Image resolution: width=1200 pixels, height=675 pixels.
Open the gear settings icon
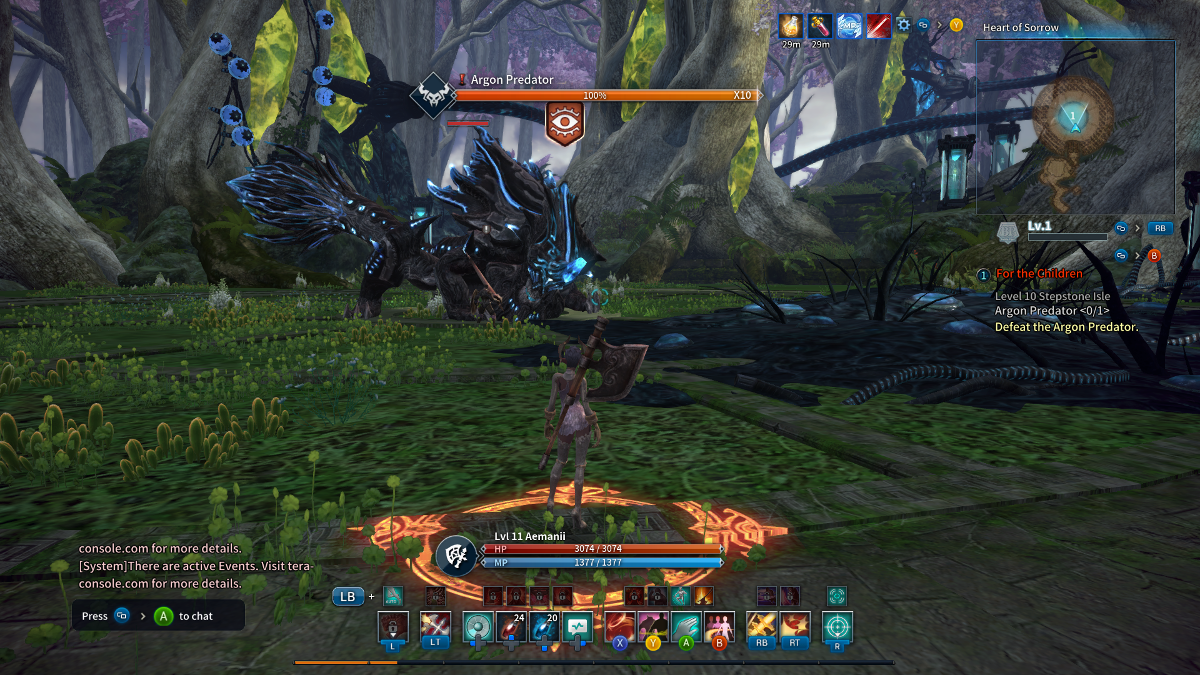tap(903, 24)
